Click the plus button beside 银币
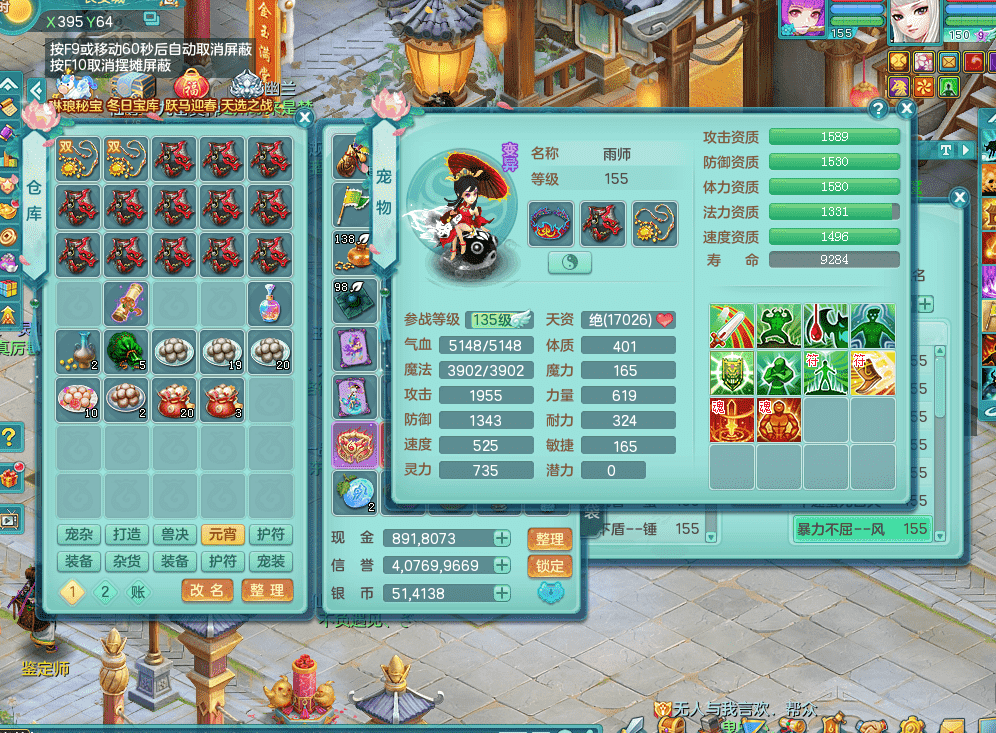Screen dimensions: 996x733 pos(502,593)
